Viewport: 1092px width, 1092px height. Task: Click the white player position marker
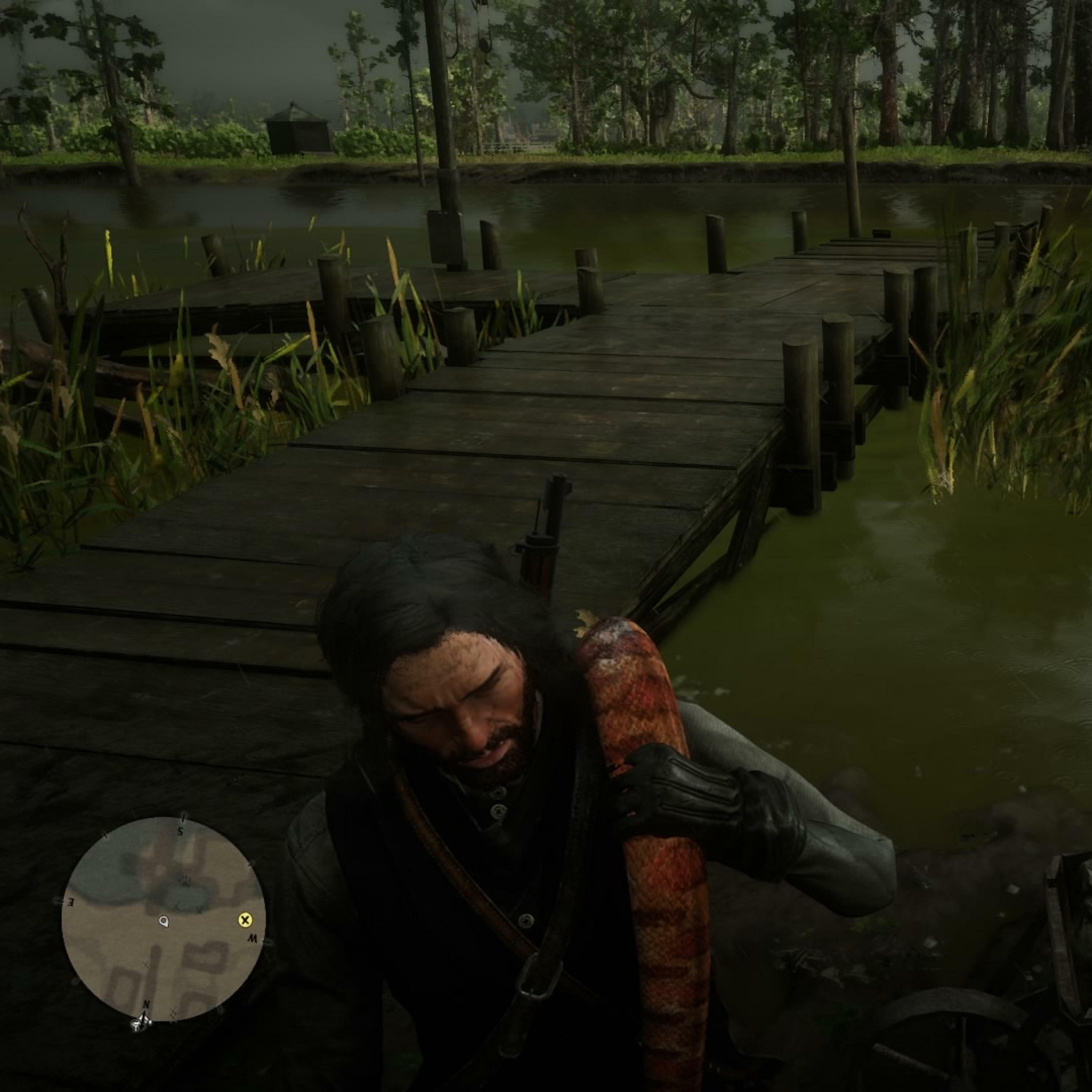pos(164,922)
